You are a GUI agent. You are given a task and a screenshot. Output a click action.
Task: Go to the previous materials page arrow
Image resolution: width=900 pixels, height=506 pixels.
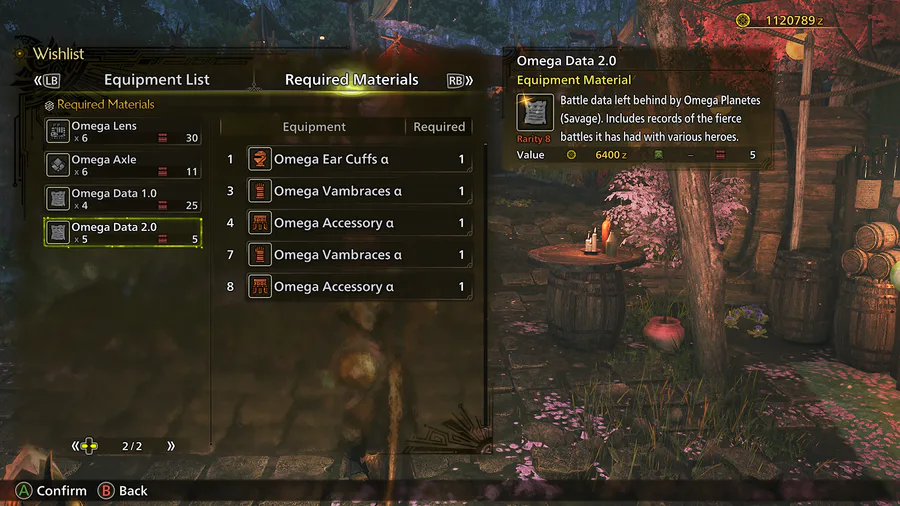coord(75,446)
